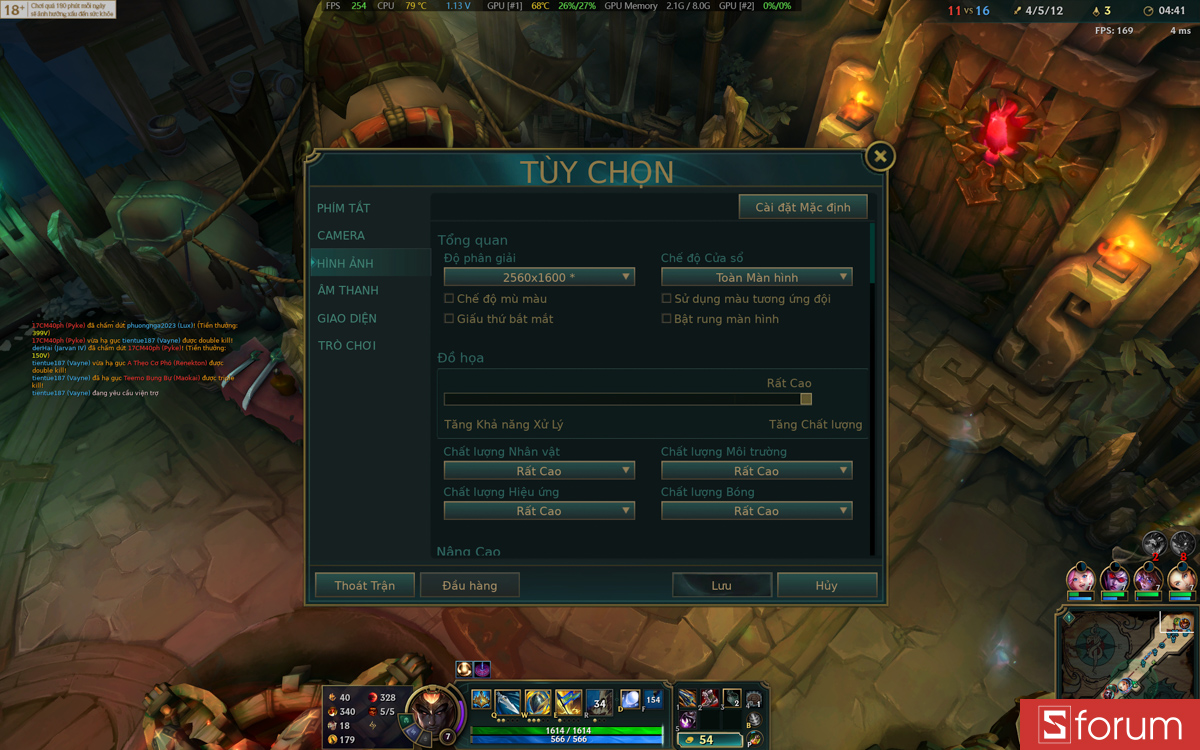Cancel changes with the Hủy button
1200x750 pixels.
tap(826, 585)
